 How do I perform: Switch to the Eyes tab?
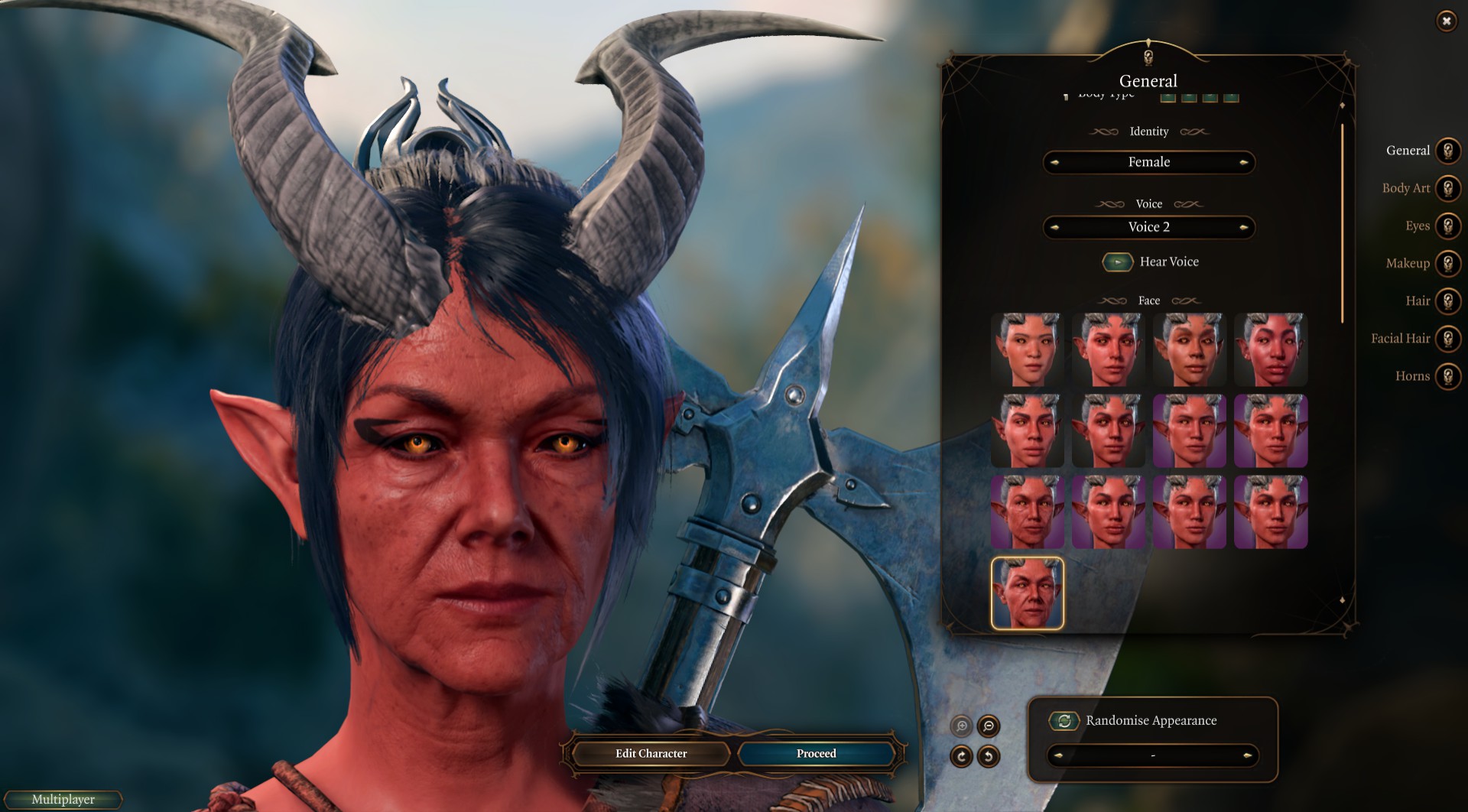click(x=1447, y=226)
